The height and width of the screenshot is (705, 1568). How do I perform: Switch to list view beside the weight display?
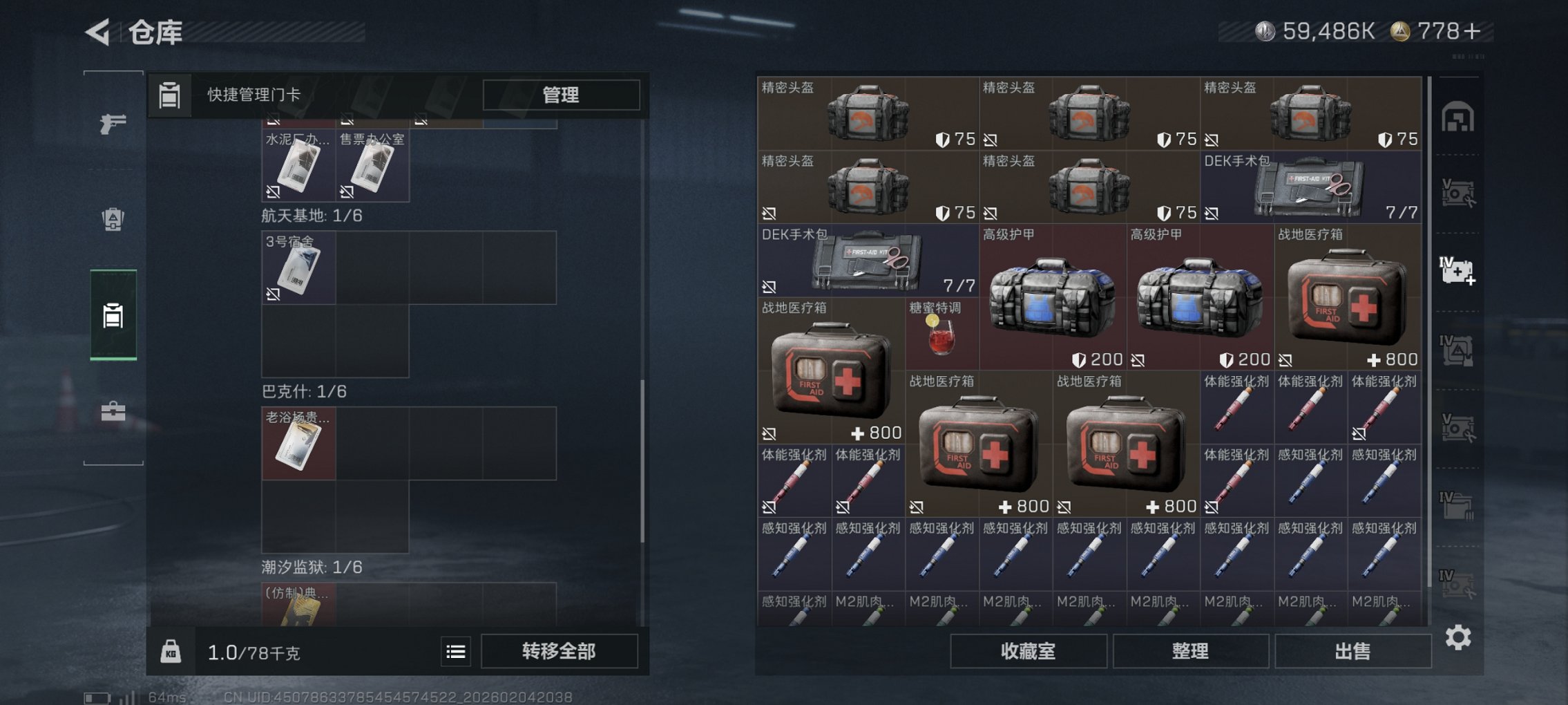455,651
